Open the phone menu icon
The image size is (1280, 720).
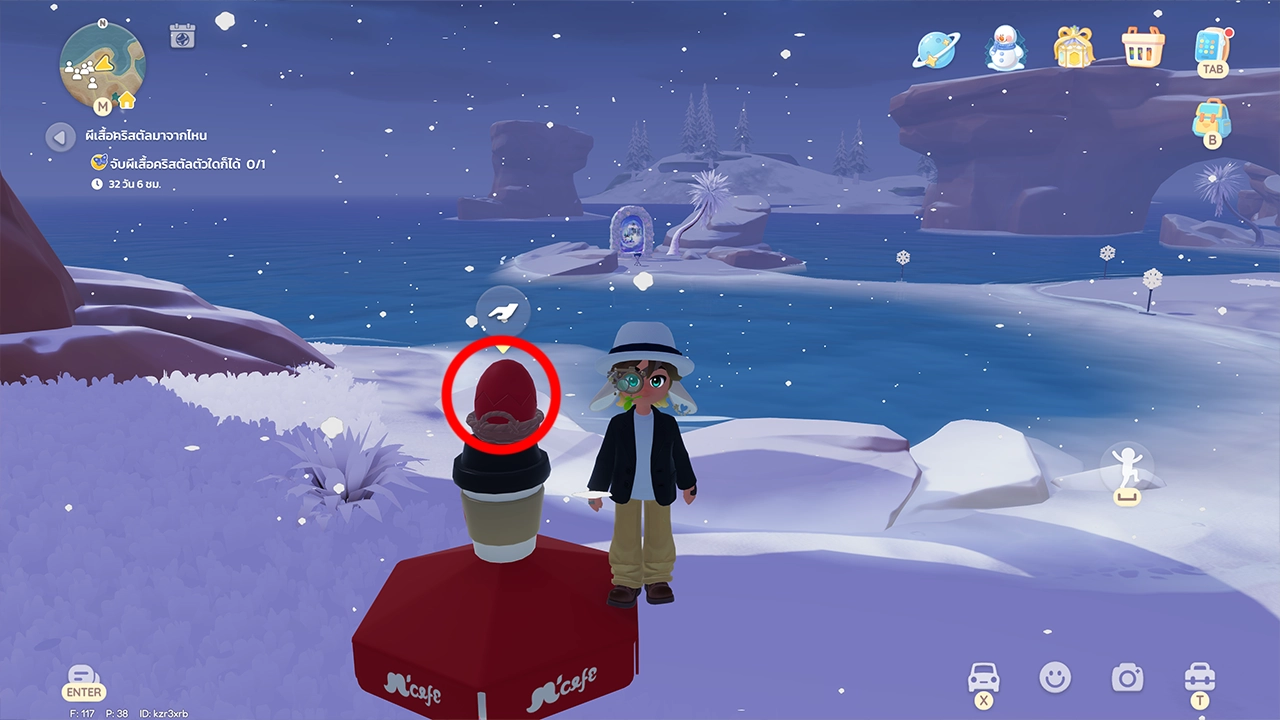pyautogui.click(x=1212, y=47)
